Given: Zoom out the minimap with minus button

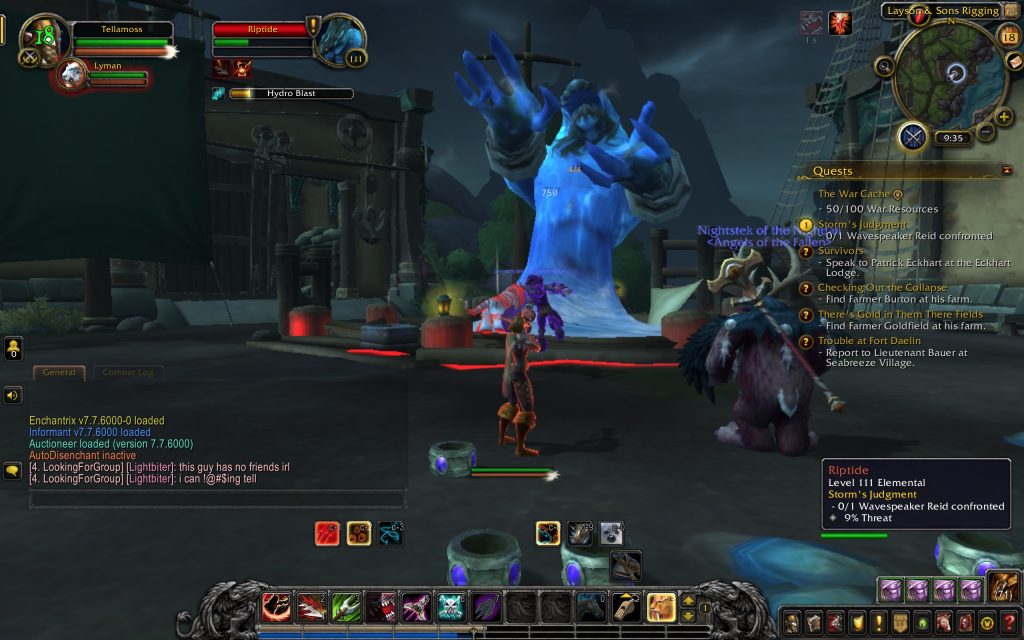Looking at the screenshot, I should click(x=985, y=132).
